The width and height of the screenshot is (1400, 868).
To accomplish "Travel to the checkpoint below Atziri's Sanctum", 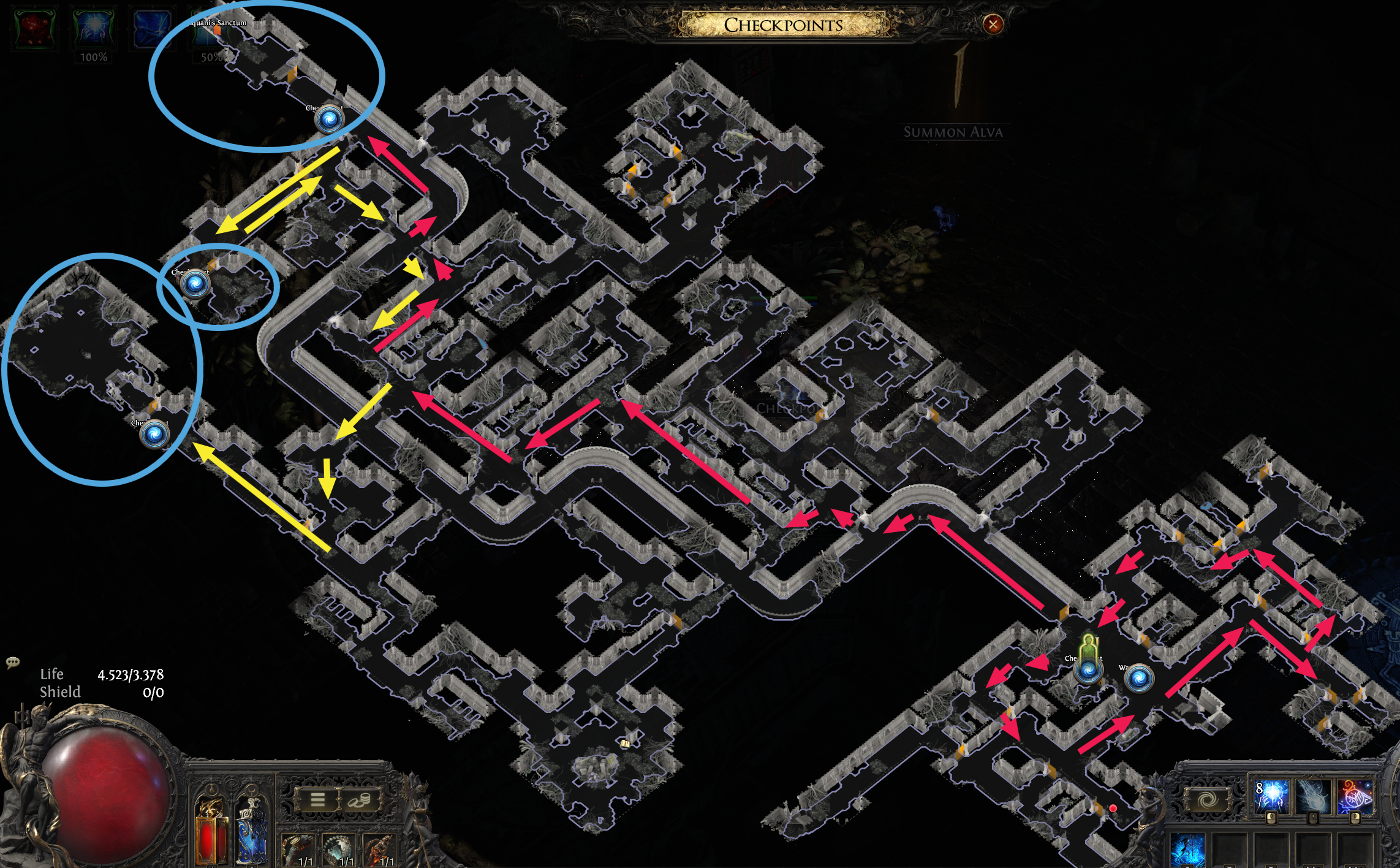I will (x=329, y=119).
